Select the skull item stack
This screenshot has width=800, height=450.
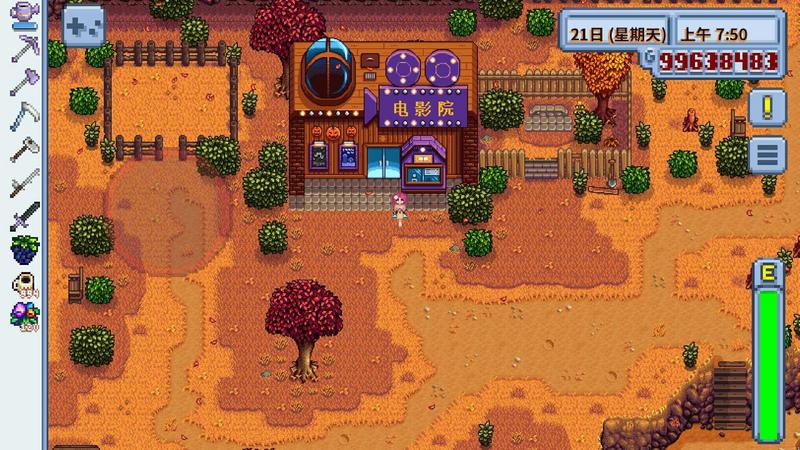click(x=23, y=284)
